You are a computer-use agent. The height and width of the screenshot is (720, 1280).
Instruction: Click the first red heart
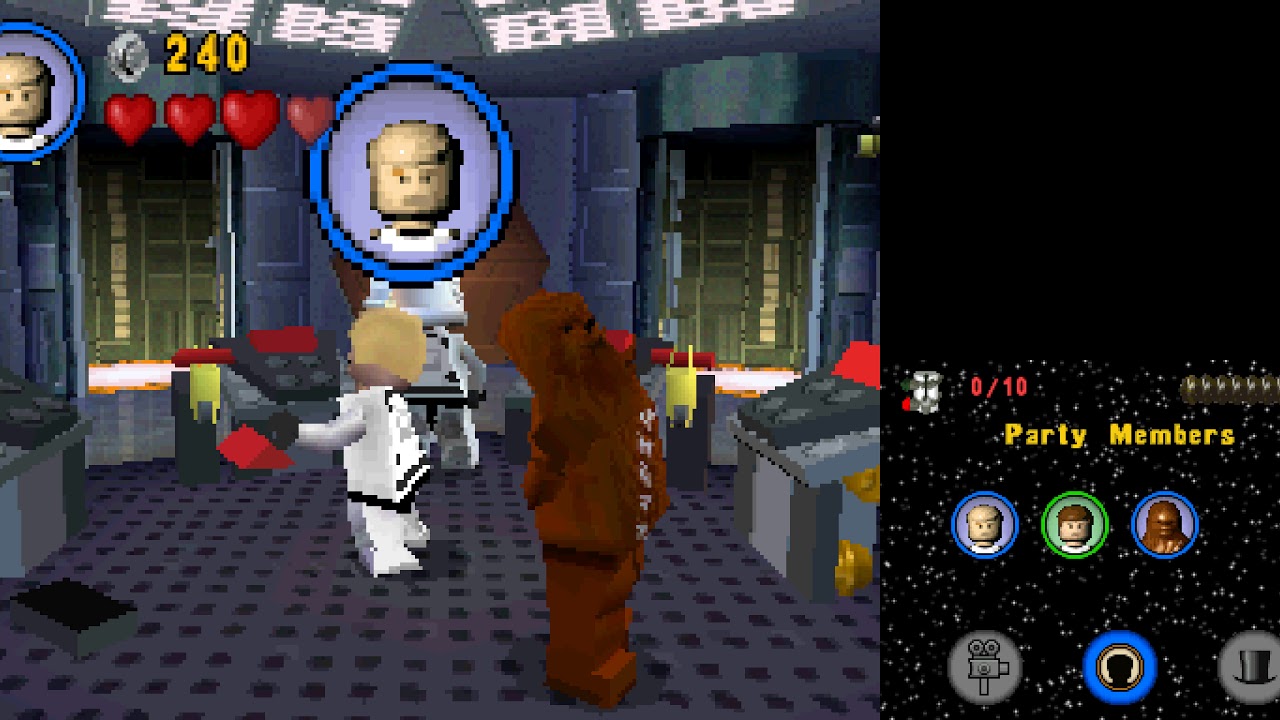pyautogui.click(x=128, y=112)
